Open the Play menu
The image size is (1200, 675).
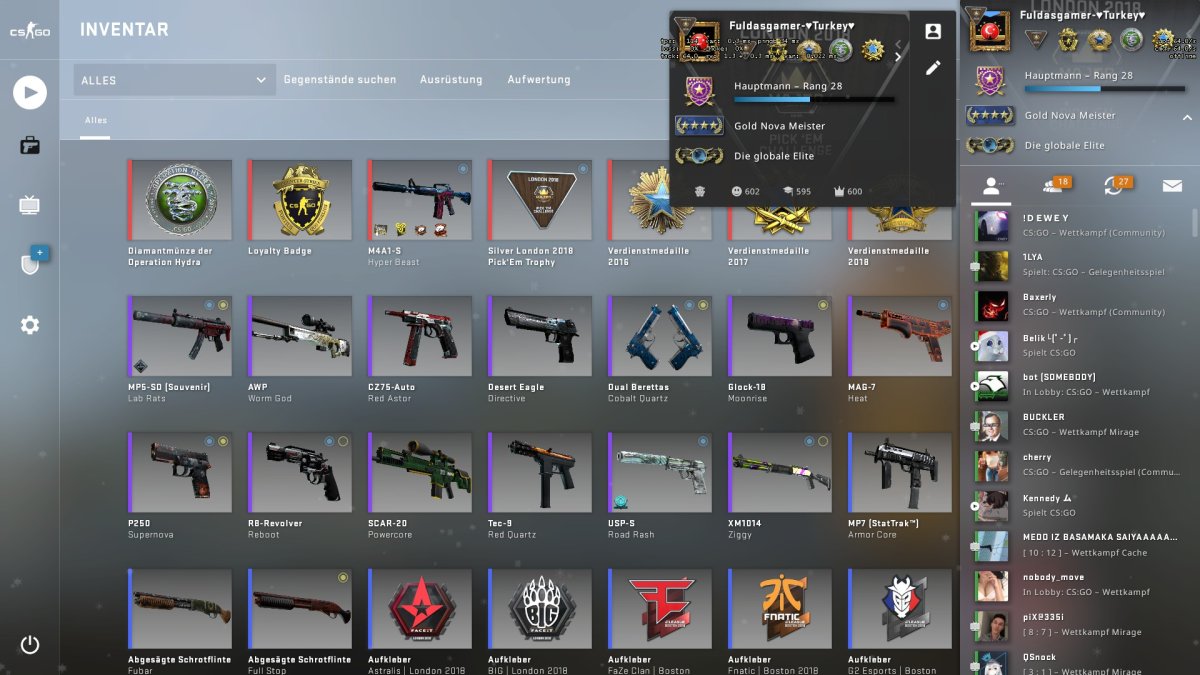pyautogui.click(x=30, y=93)
